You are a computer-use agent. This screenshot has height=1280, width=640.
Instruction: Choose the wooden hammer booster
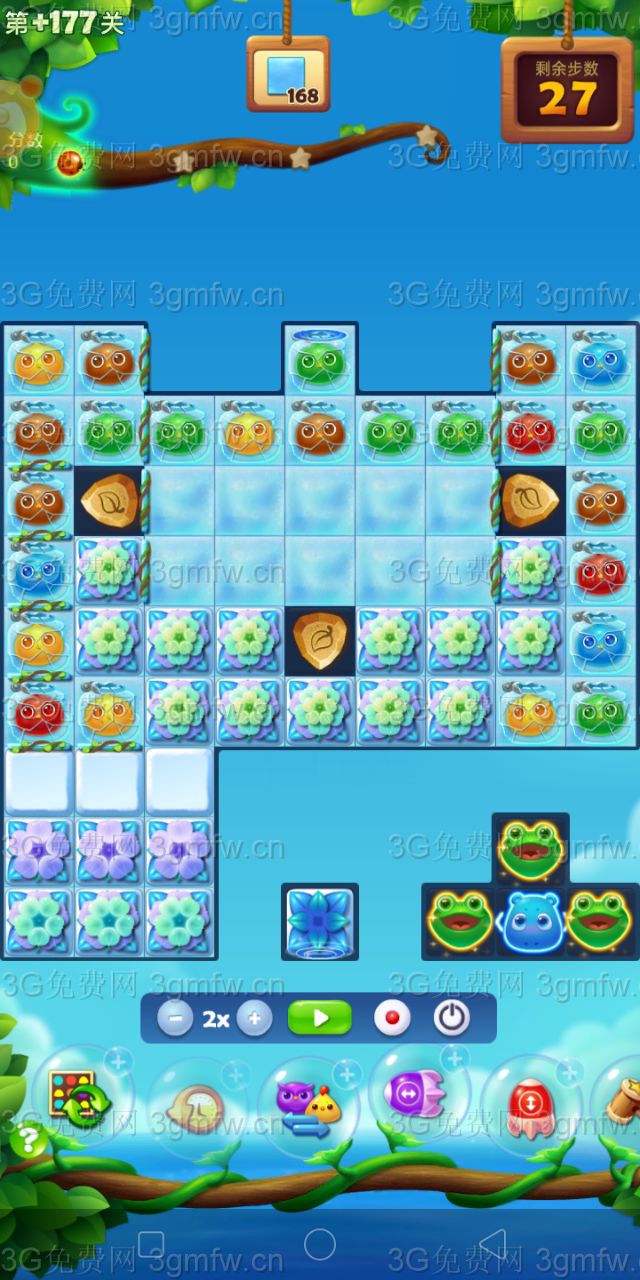(x=622, y=1100)
